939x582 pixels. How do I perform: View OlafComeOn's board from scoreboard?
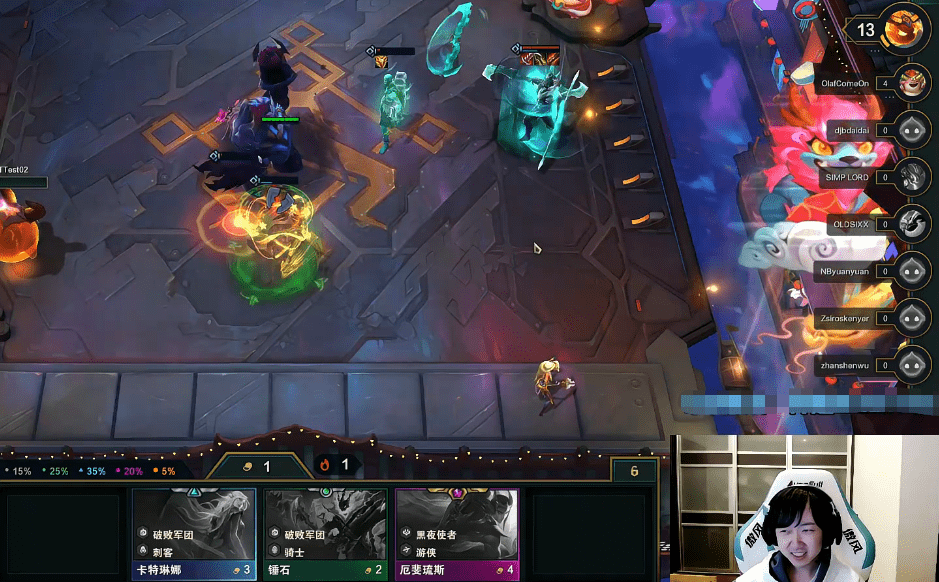pos(911,82)
